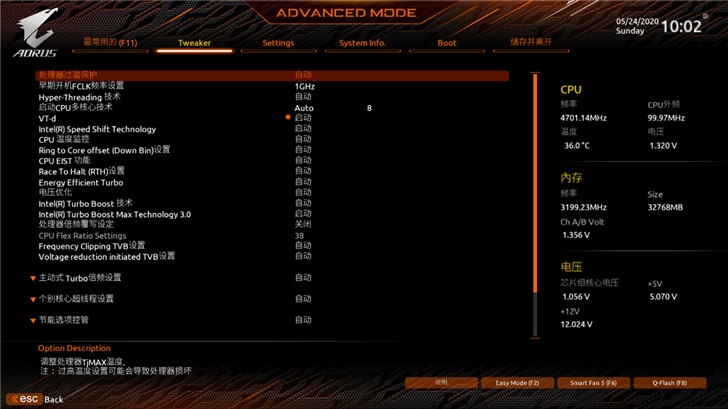Open the Settings tab
Viewport: 728px width, 409px height.
(x=278, y=43)
